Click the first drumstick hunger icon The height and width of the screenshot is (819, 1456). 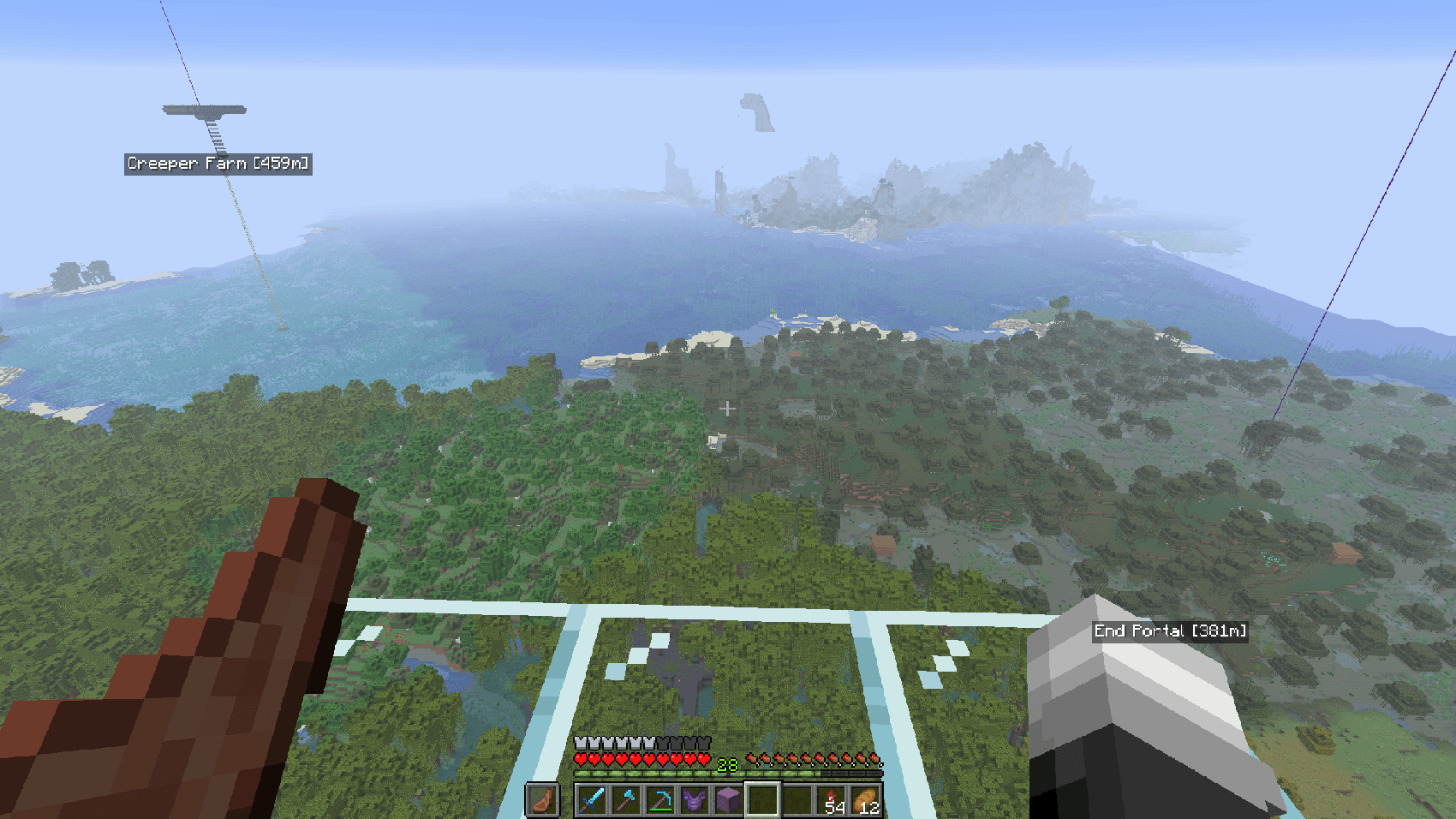[752, 758]
